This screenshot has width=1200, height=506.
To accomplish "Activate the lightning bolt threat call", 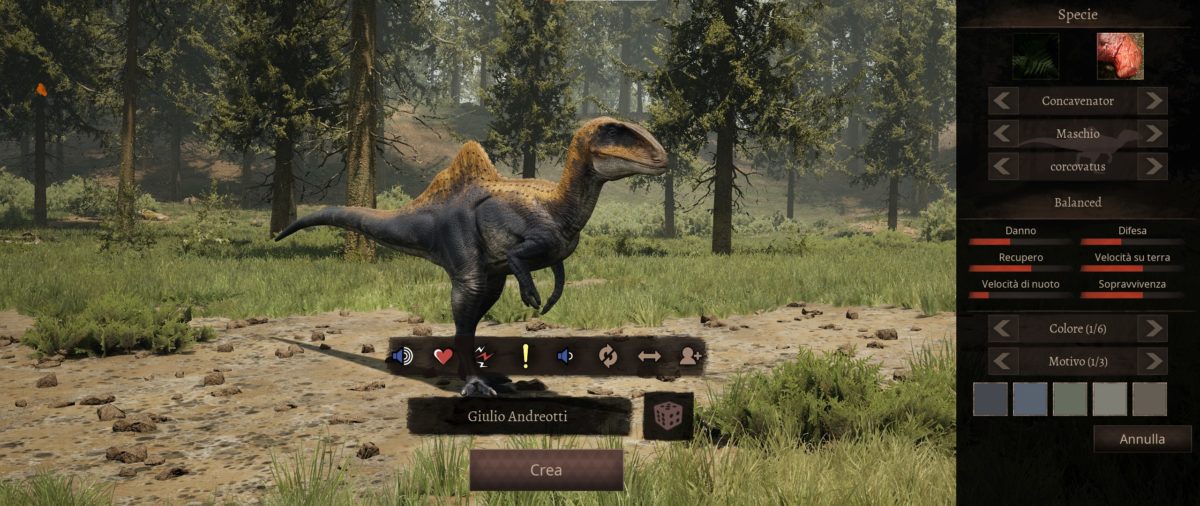I will pos(484,356).
